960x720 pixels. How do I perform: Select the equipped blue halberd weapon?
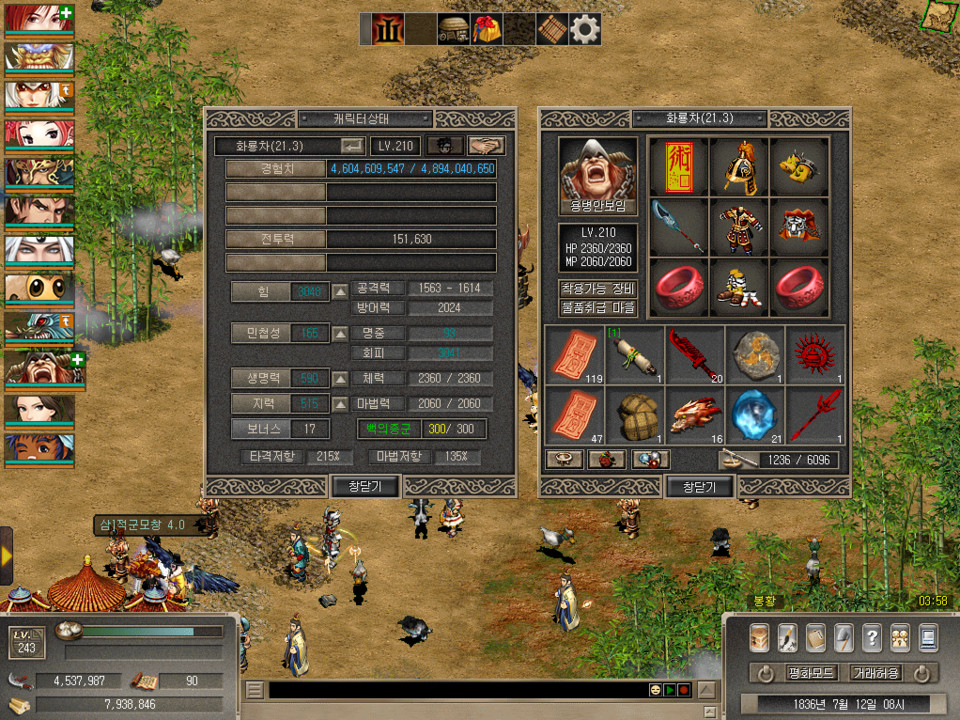click(x=678, y=226)
